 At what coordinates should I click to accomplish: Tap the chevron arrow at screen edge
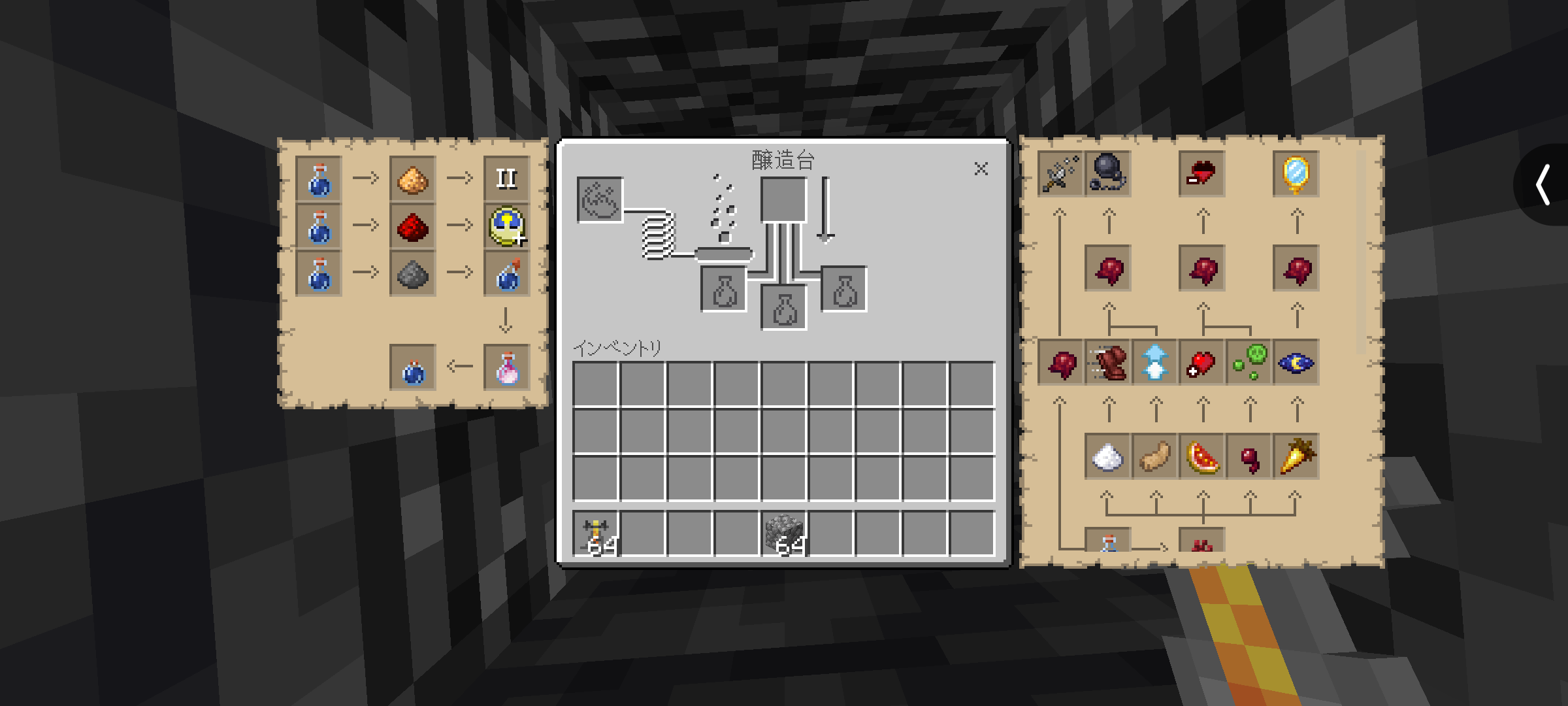1543,185
